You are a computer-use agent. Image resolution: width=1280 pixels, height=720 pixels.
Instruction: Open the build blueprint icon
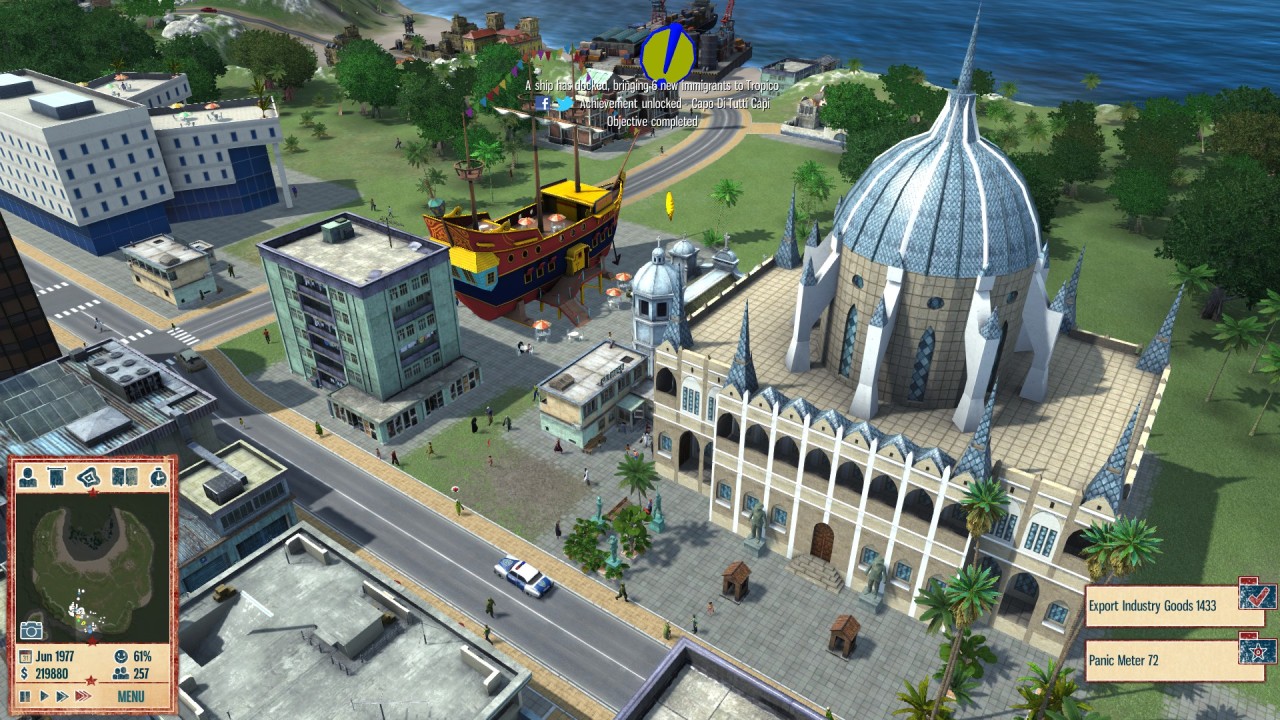click(90, 478)
